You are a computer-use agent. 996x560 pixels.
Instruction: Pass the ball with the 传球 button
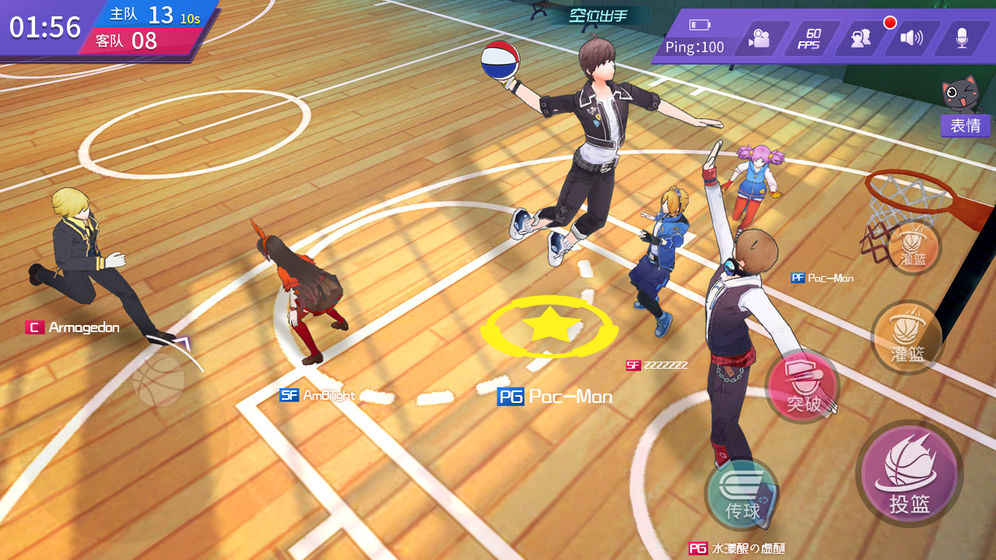[x=742, y=495]
